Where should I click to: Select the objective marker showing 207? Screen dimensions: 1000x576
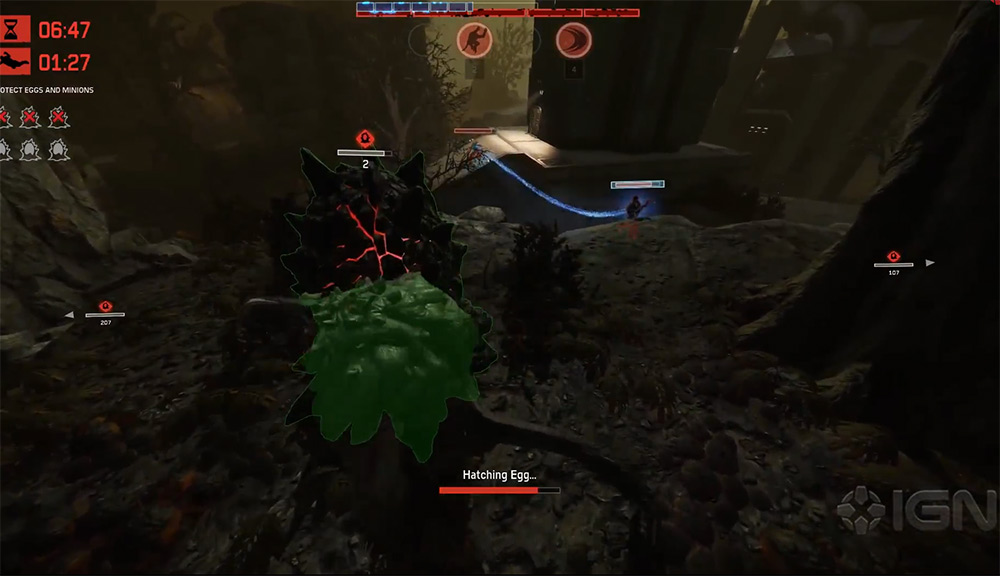(x=105, y=306)
